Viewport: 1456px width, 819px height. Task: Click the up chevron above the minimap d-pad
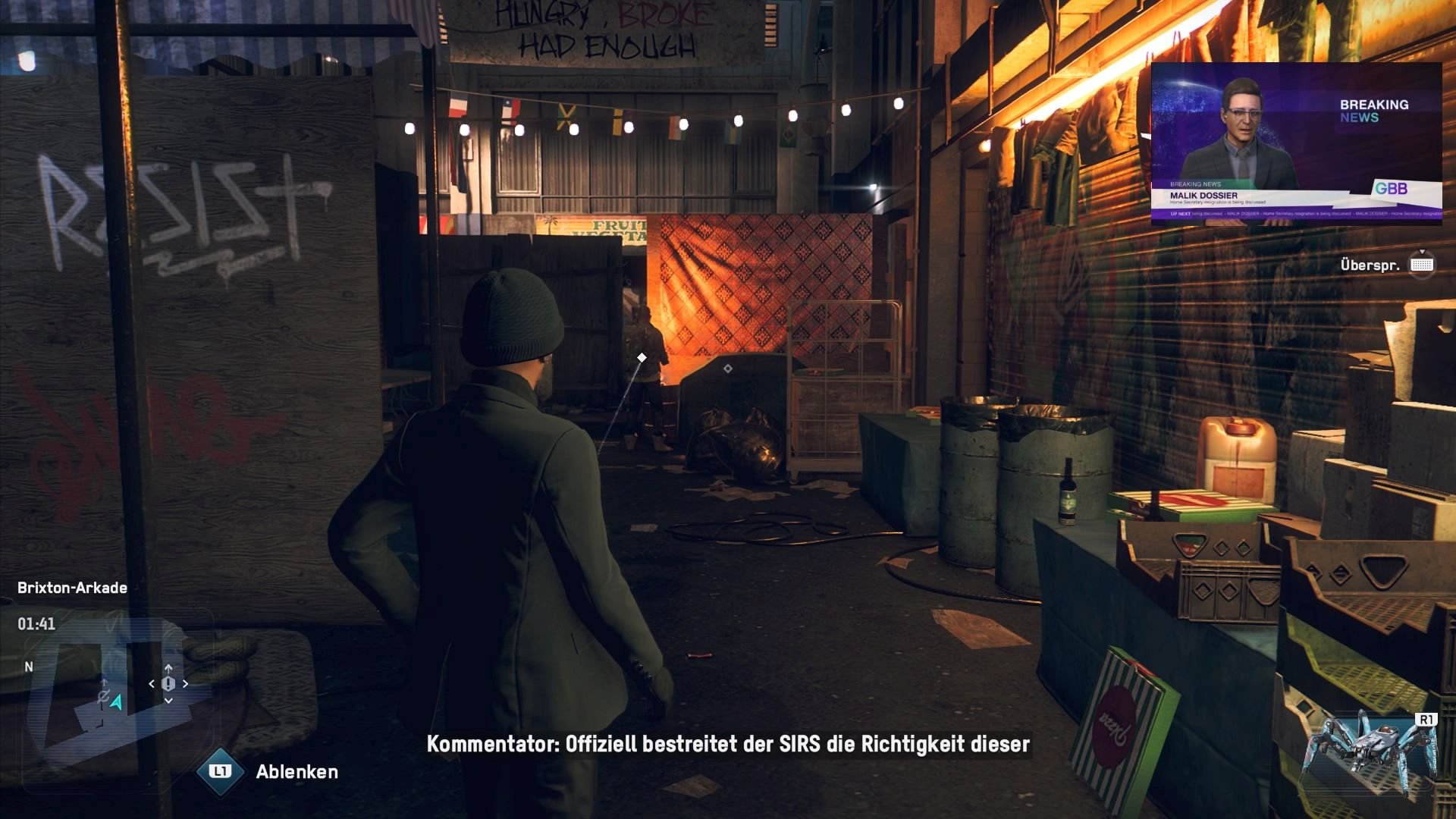pos(168,667)
